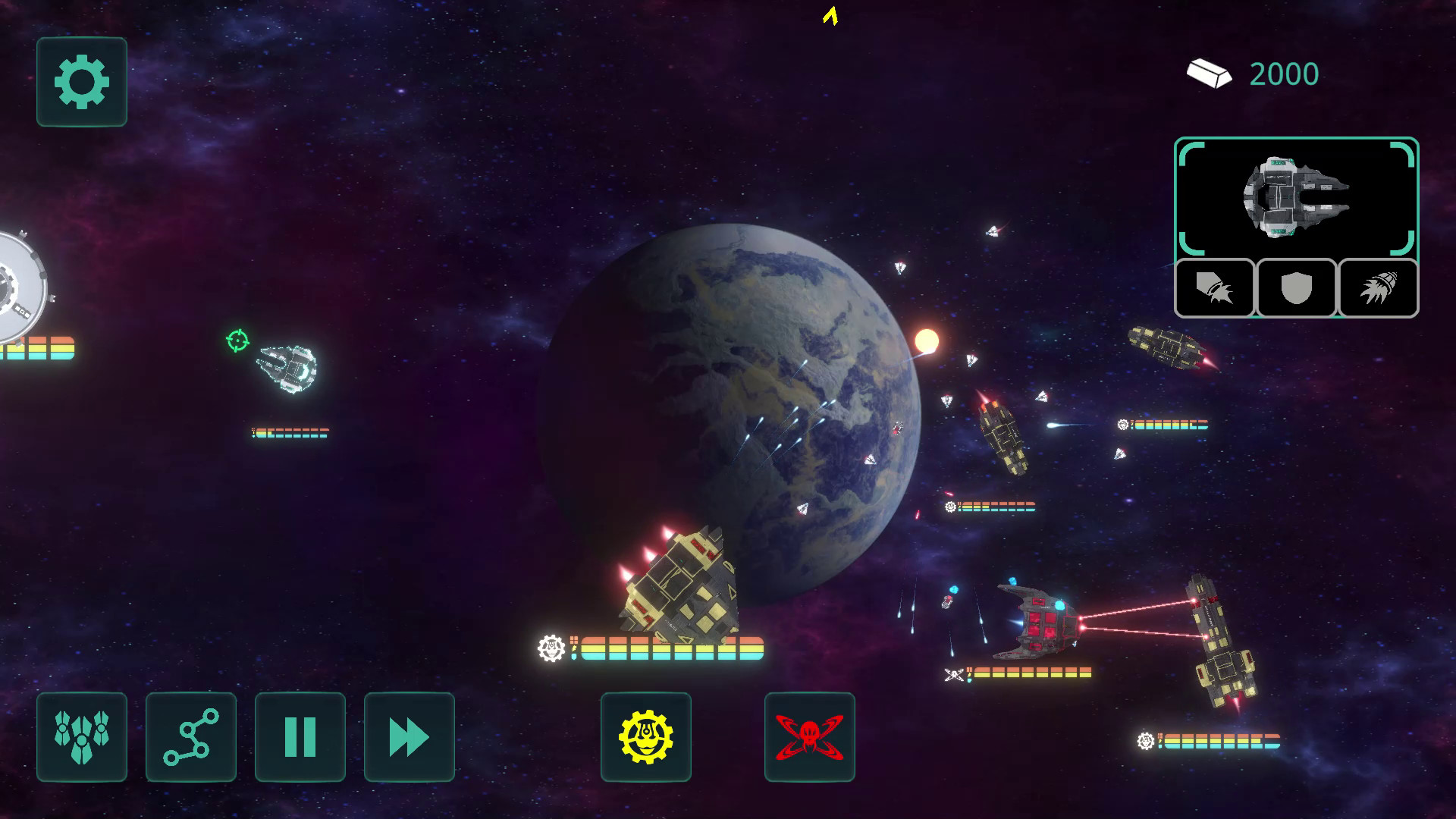Click the yellow off-screen indicator arrow at top

(828, 17)
